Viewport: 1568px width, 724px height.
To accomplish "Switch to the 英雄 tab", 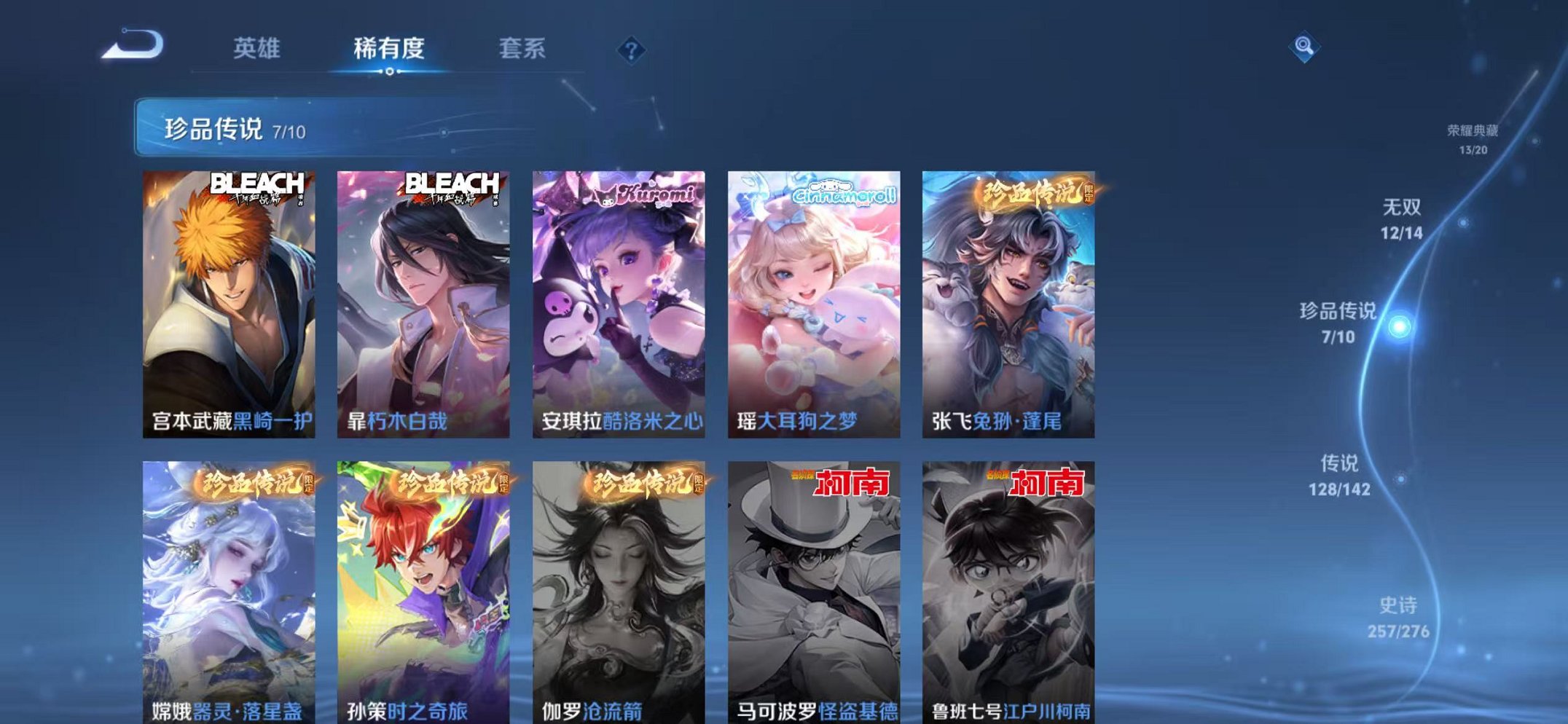I will (x=257, y=48).
